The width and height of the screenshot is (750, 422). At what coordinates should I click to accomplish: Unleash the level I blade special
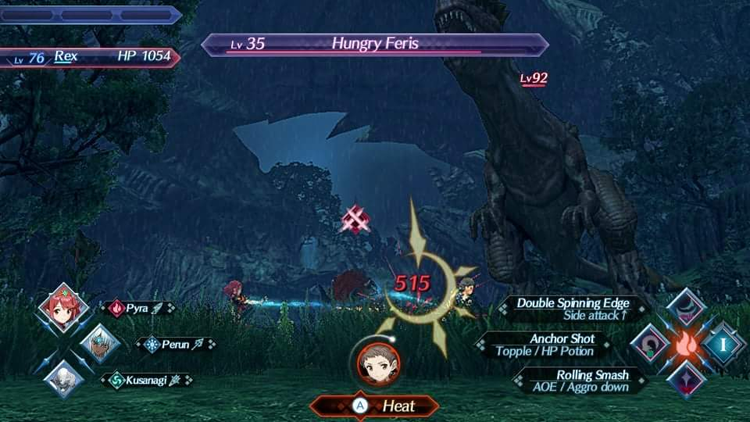pyautogui.click(x=723, y=344)
